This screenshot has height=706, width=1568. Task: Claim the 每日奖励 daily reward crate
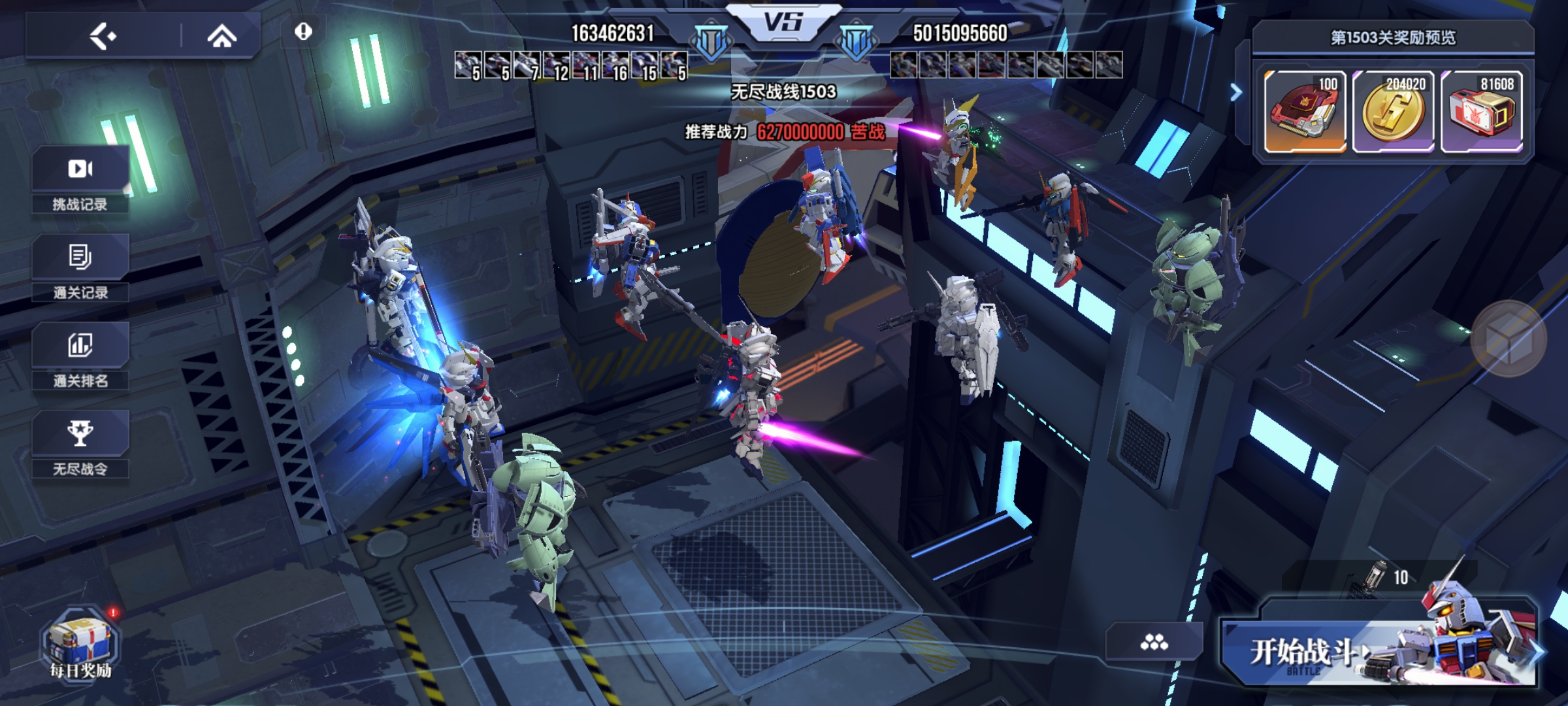(x=80, y=644)
